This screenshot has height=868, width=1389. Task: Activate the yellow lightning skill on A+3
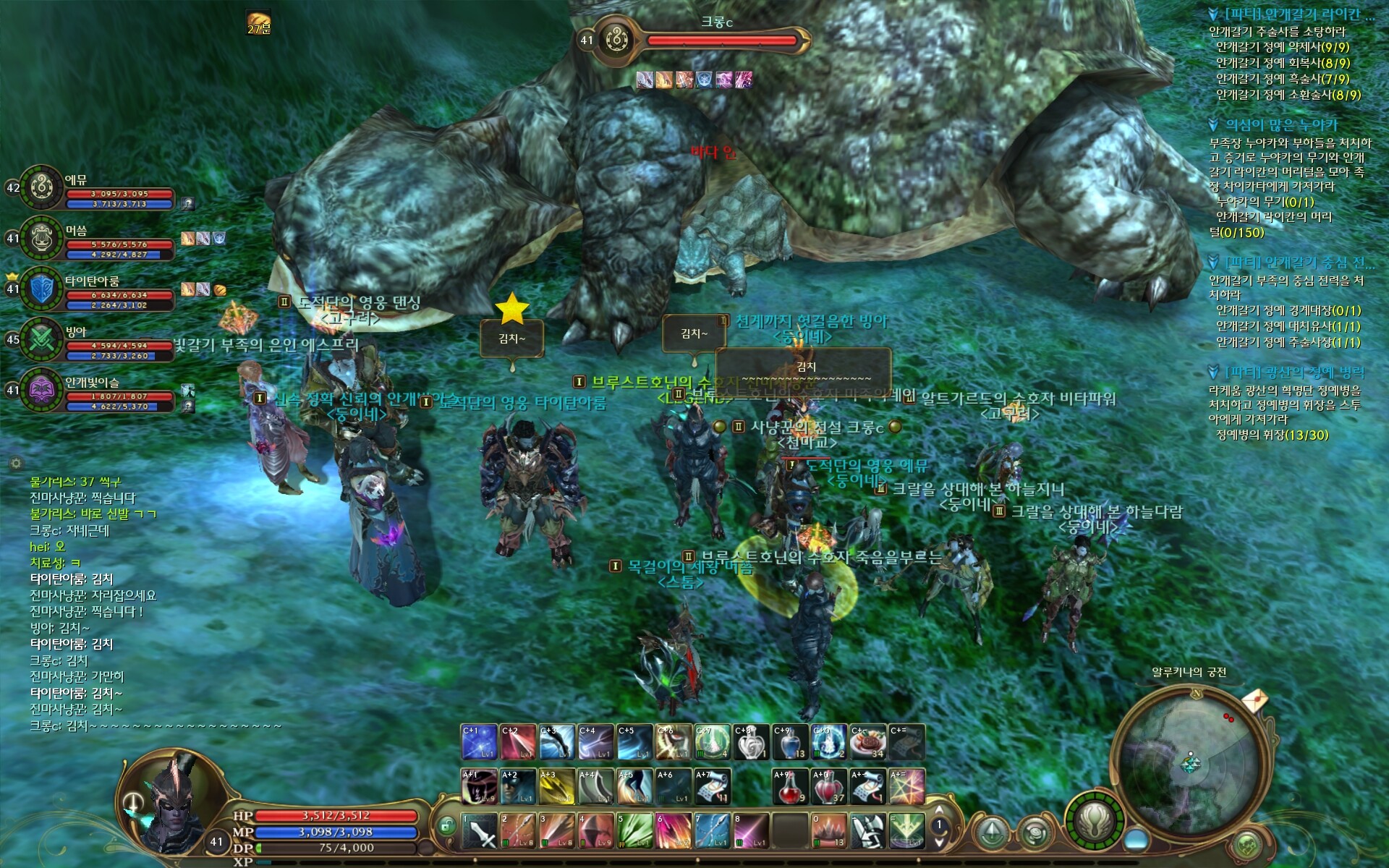[556, 787]
